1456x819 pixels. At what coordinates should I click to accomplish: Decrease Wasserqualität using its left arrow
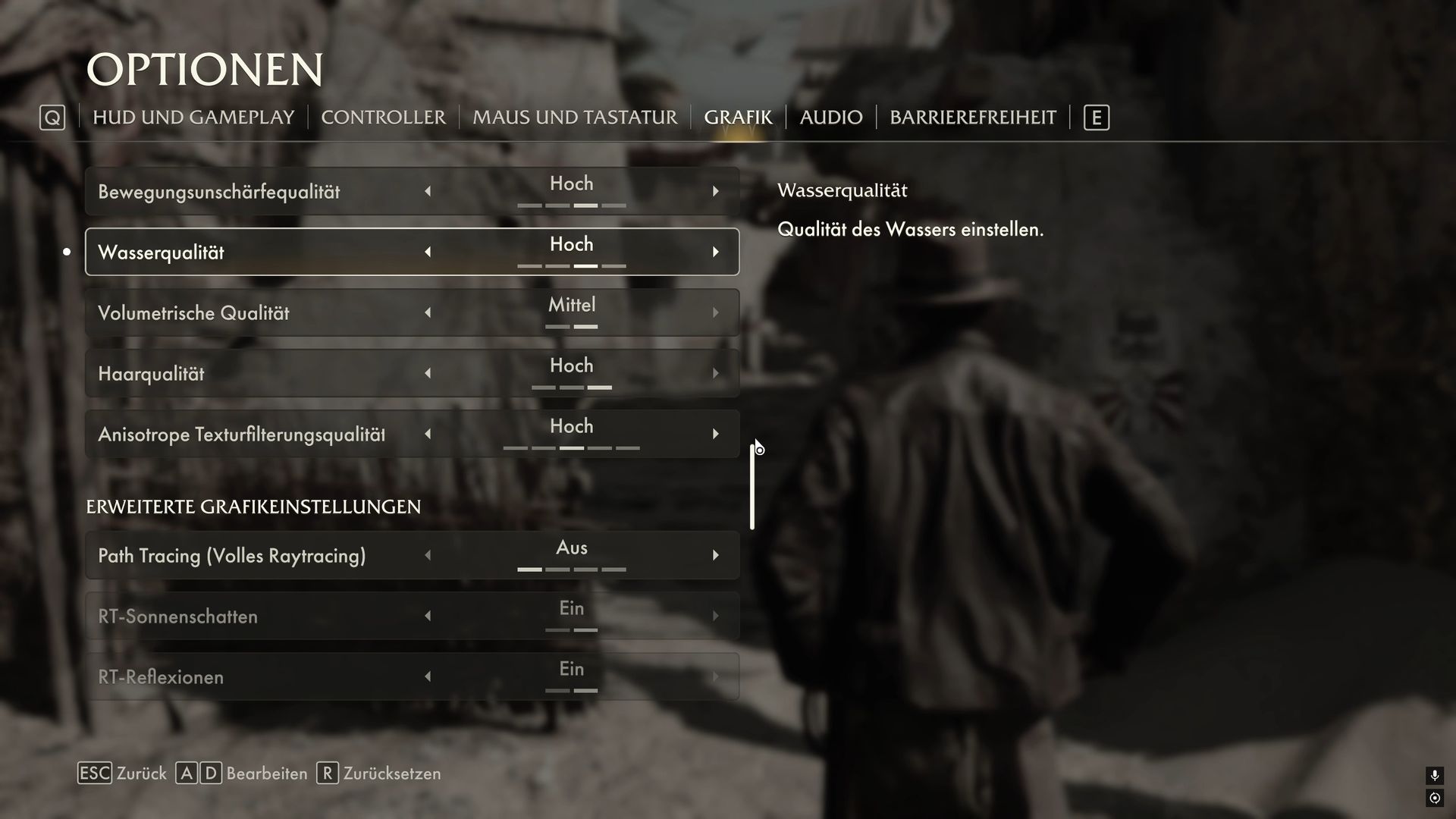click(428, 252)
